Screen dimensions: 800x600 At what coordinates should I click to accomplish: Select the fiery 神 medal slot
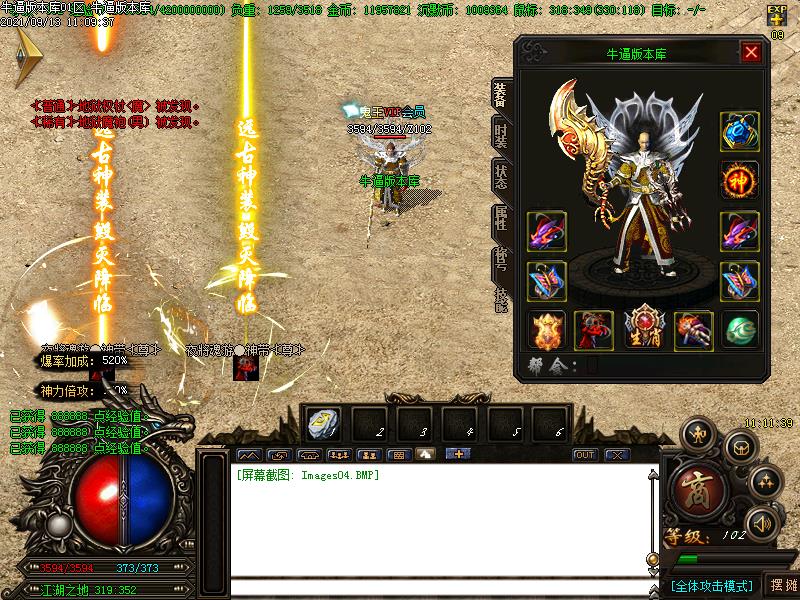739,181
